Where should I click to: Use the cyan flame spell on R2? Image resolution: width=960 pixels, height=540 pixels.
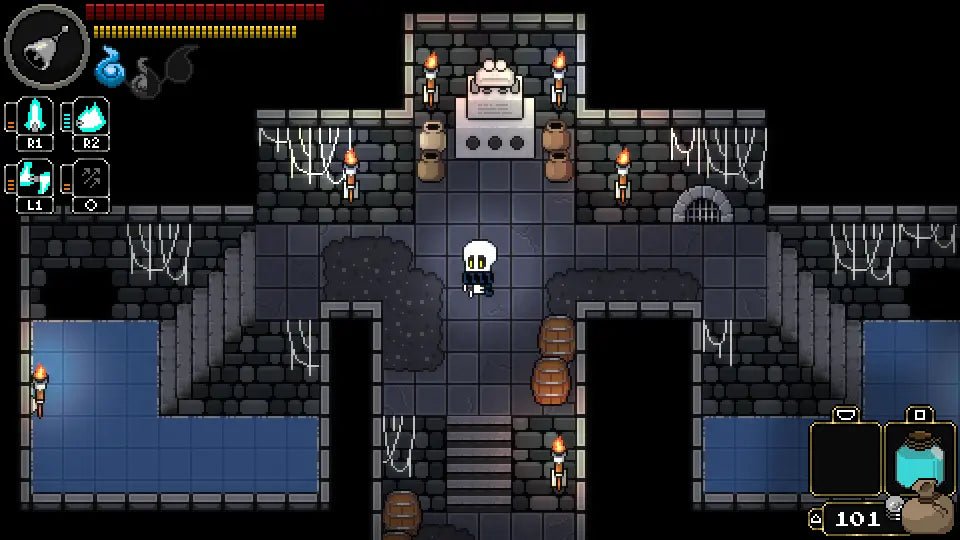point(91,118)
